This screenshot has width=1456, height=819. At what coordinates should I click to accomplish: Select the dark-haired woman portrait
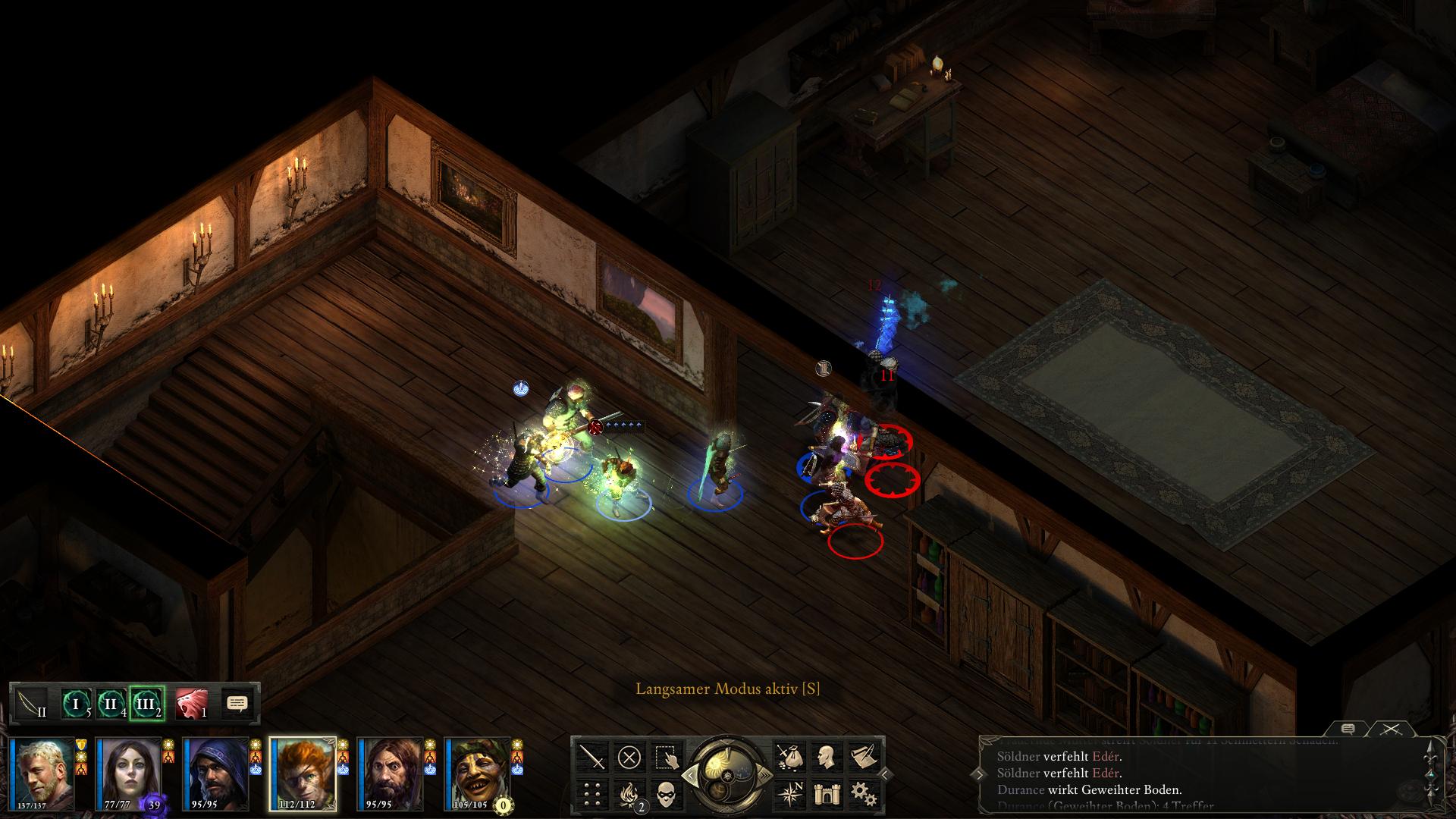(x=128, y=773)
